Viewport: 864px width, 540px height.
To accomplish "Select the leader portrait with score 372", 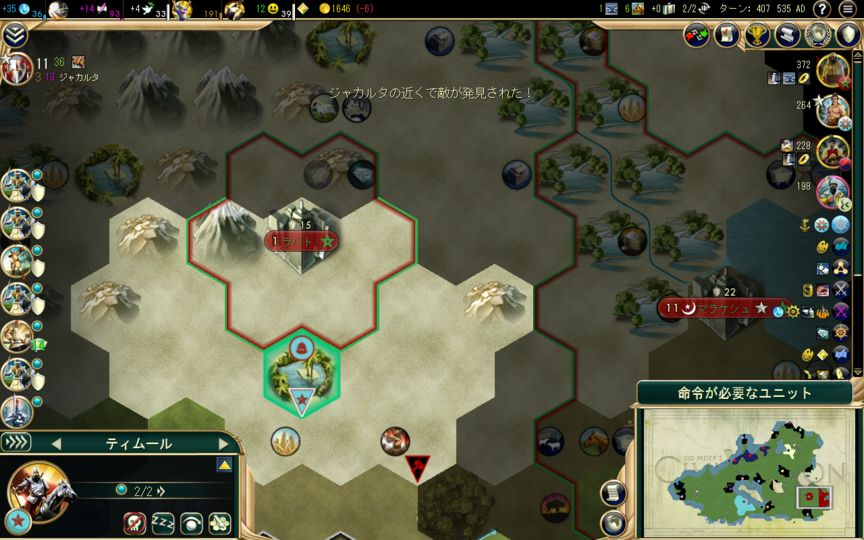I will tap(832, 71).
